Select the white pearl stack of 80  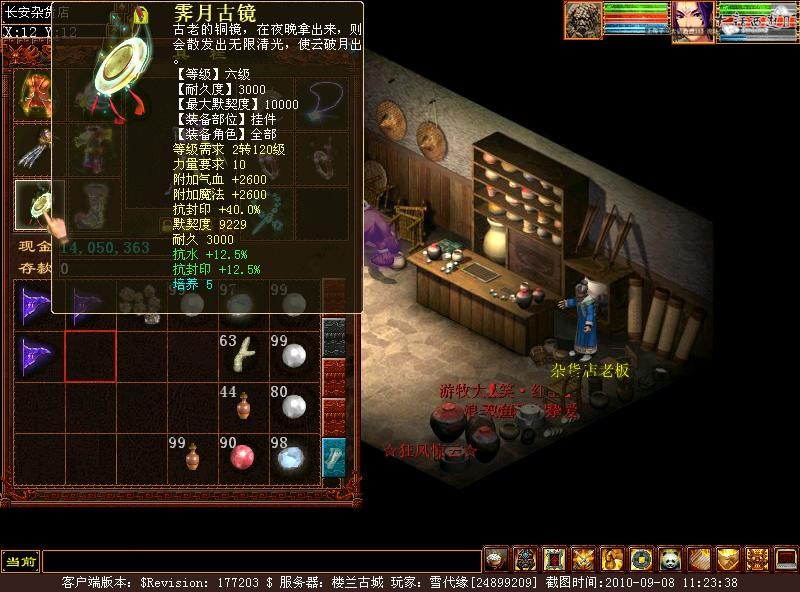(x=293, y=405)
